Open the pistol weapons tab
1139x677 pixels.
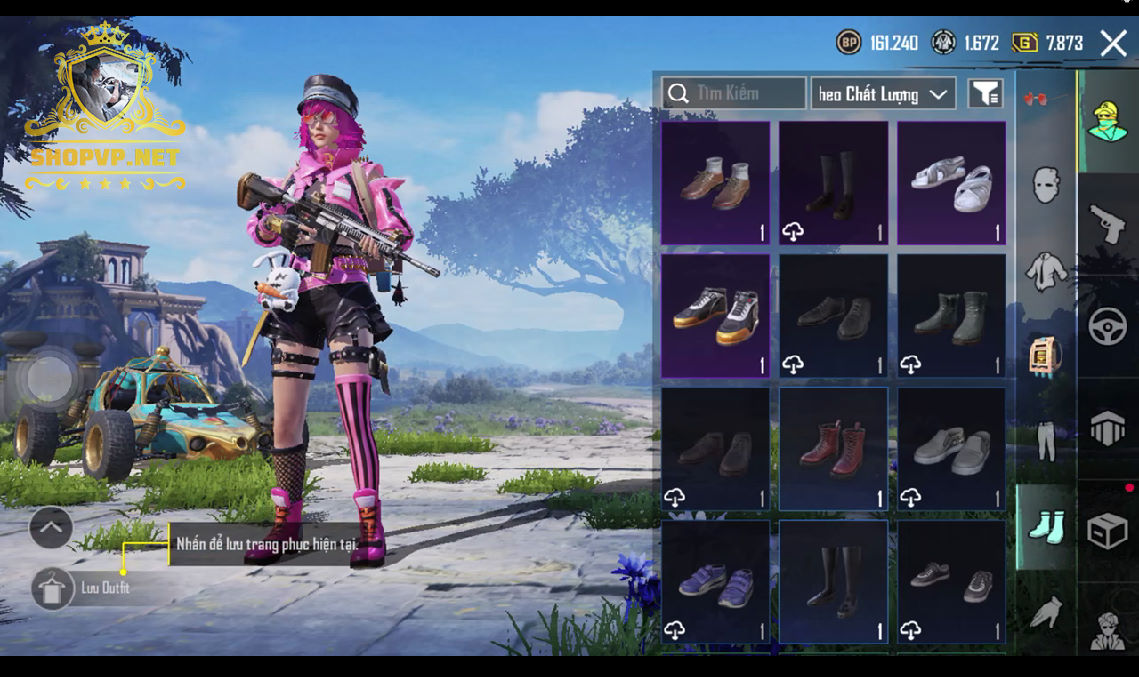pyautogui.click(x=1107, y=224)
